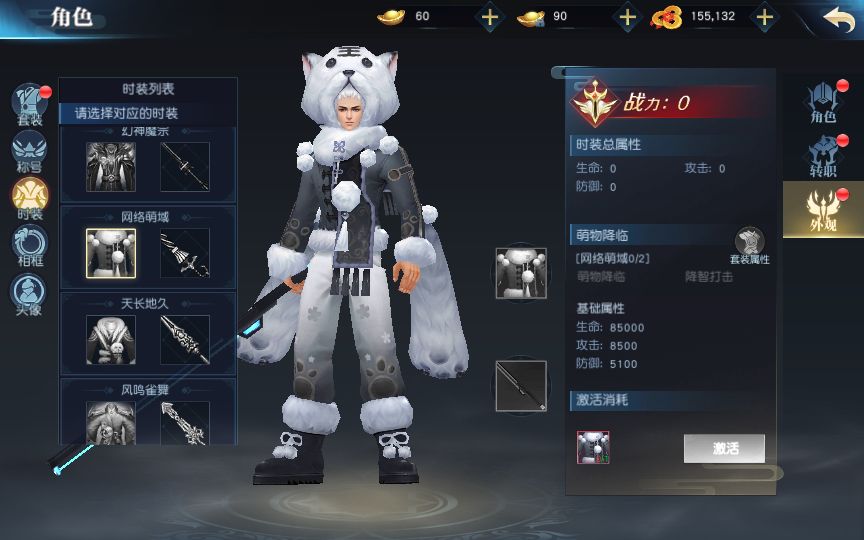Switch to the 称号 title tab

(30, 151)
